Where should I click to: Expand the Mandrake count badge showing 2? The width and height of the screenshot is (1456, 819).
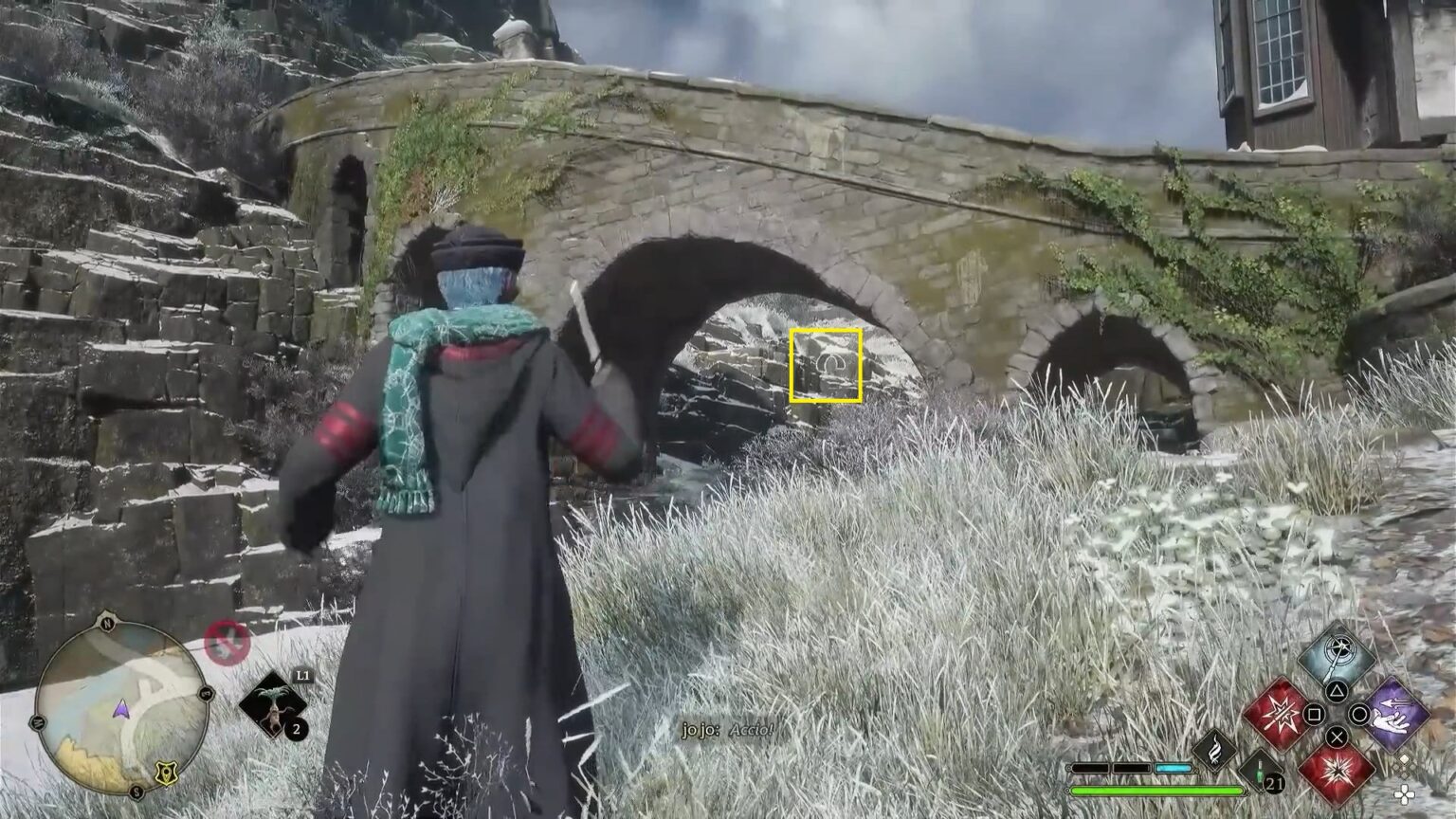tap(296, 728)
